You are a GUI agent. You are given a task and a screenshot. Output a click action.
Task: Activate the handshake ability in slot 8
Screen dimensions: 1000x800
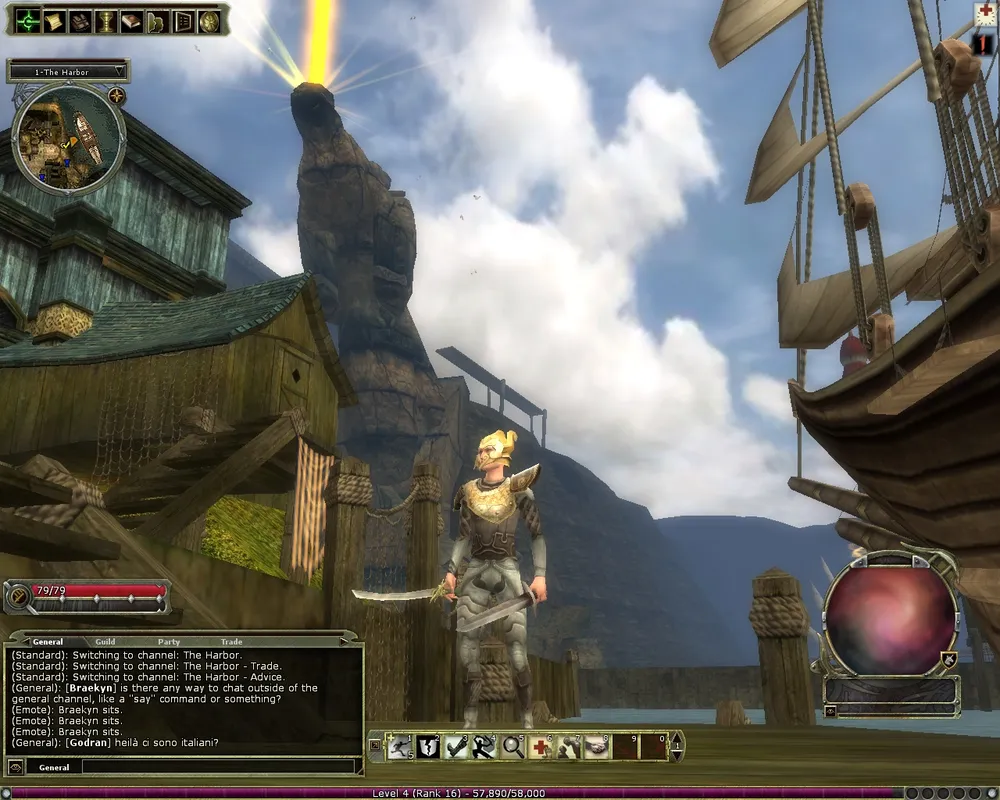tap(597, 746)
